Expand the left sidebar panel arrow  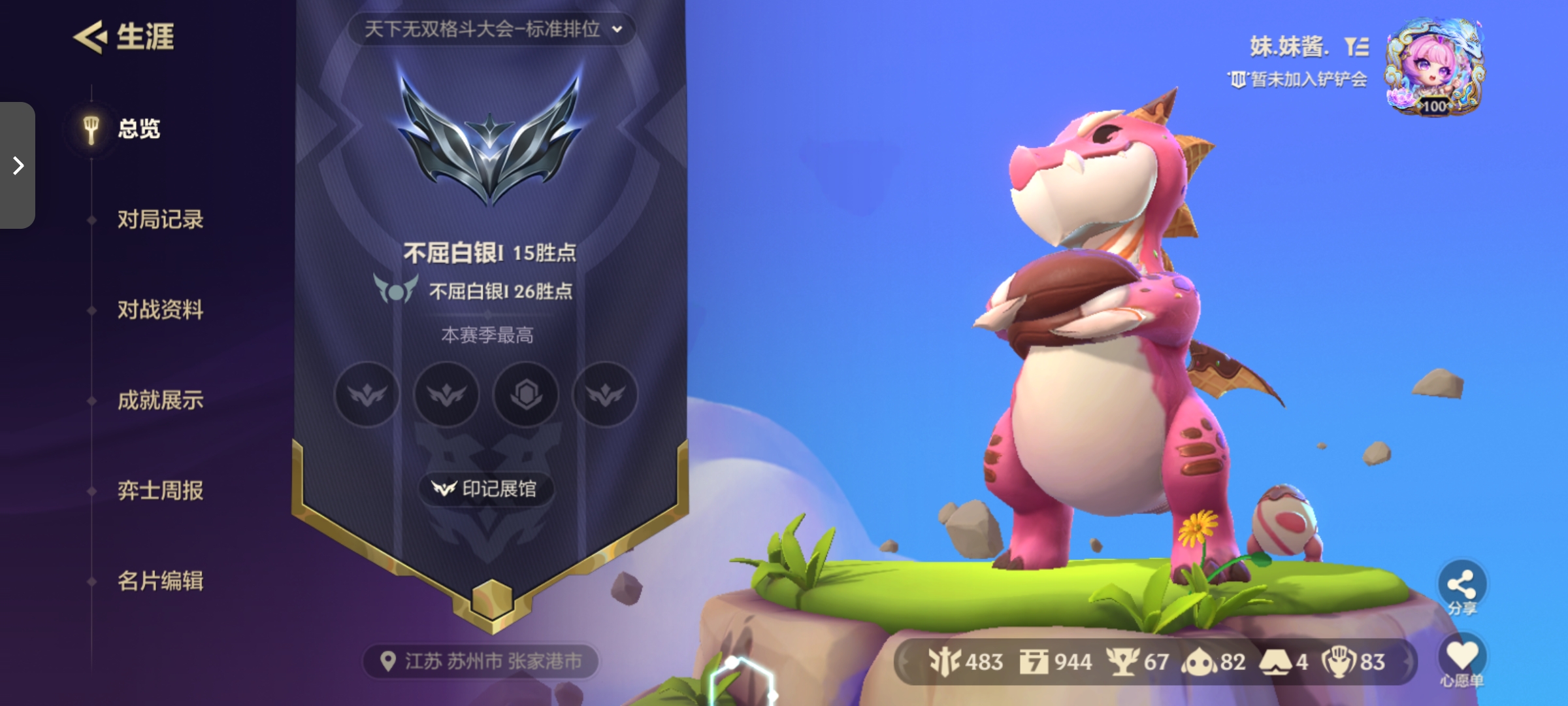point(17,165)
